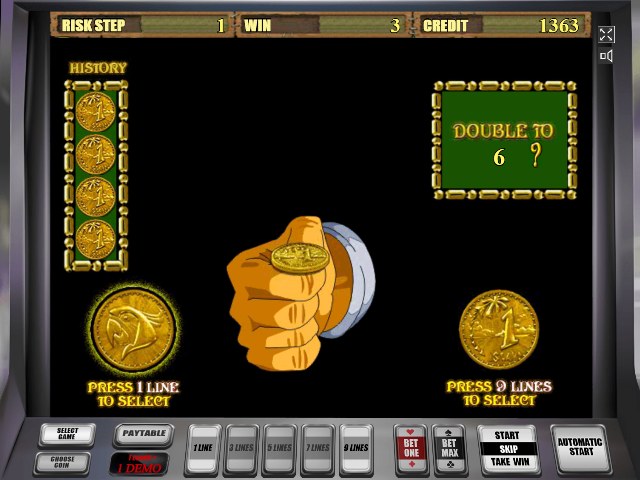Image resolution: width=640 pixels, height=480 pixels.
Task: Click the Bet One button
Action: tap(411, 447)
